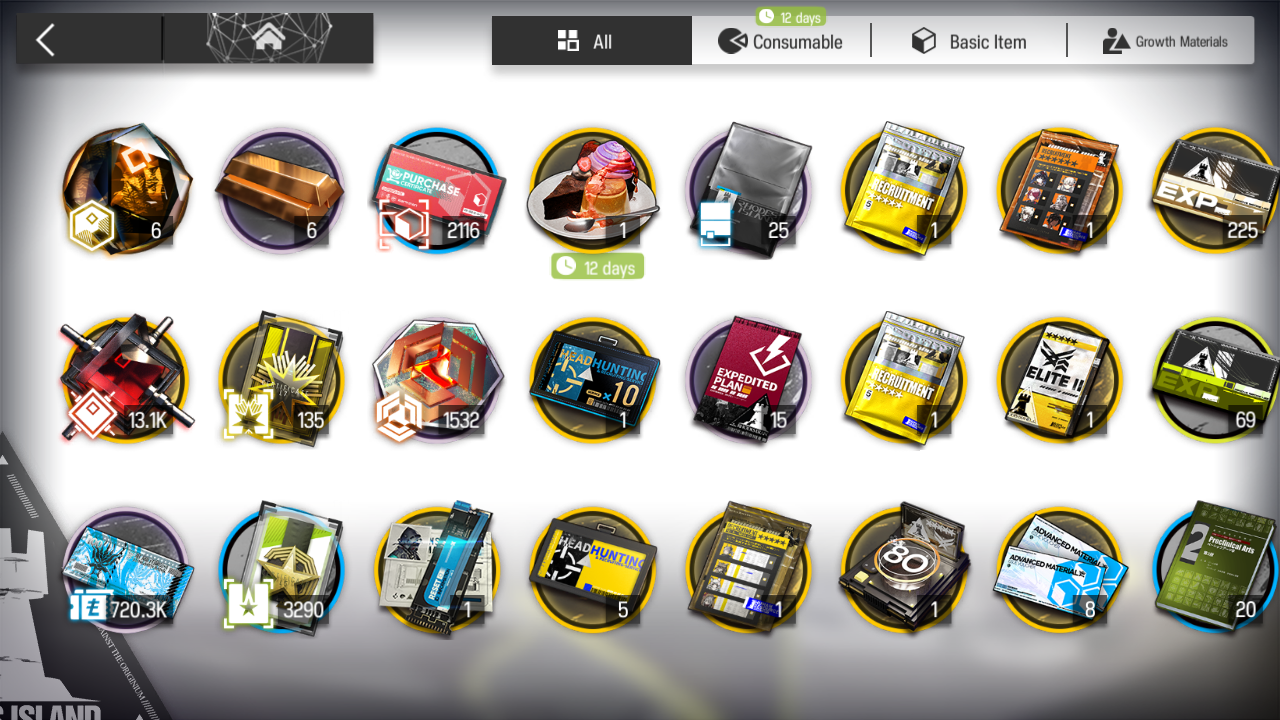
Task: Open the Consumable tab
Action: point(781,41)
